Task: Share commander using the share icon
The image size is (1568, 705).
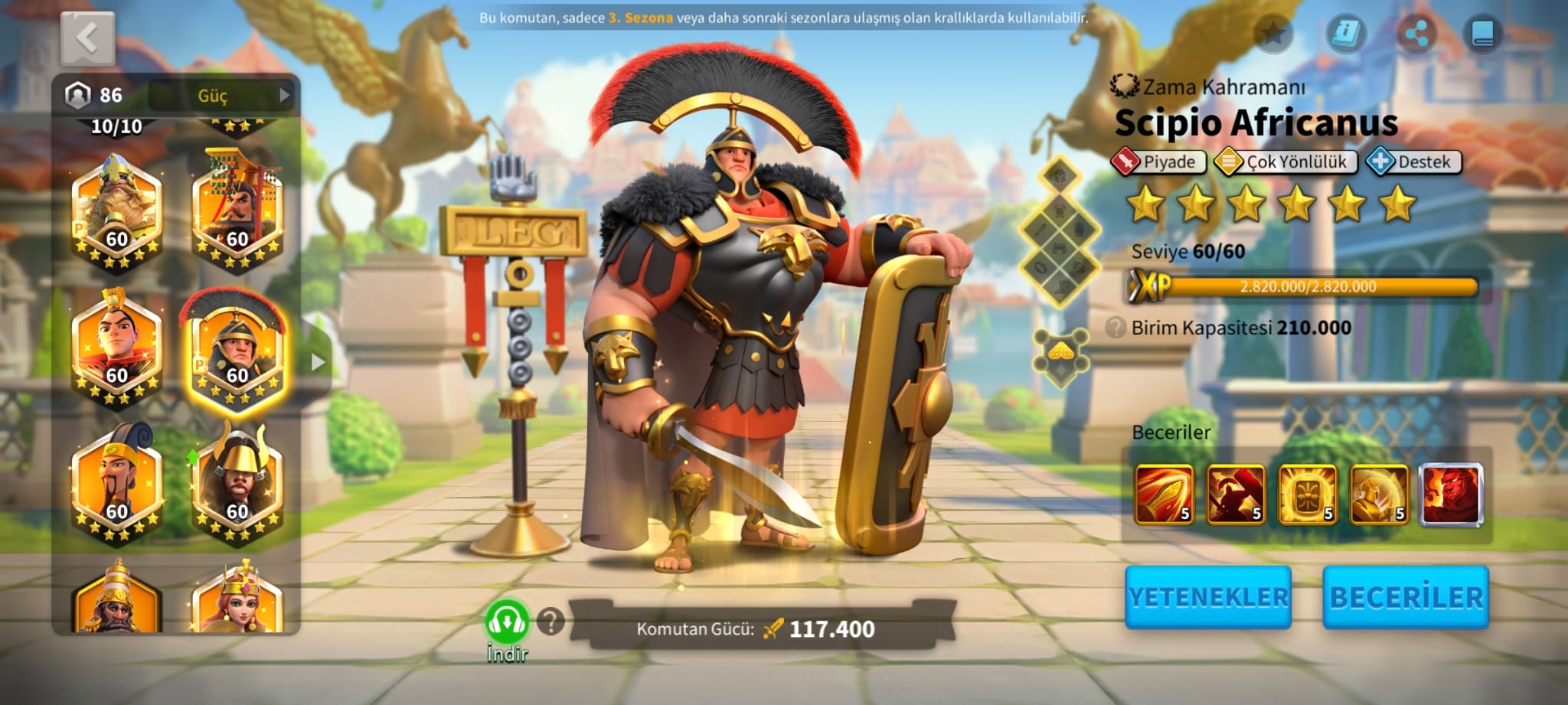Action: tap(1416, 34)
